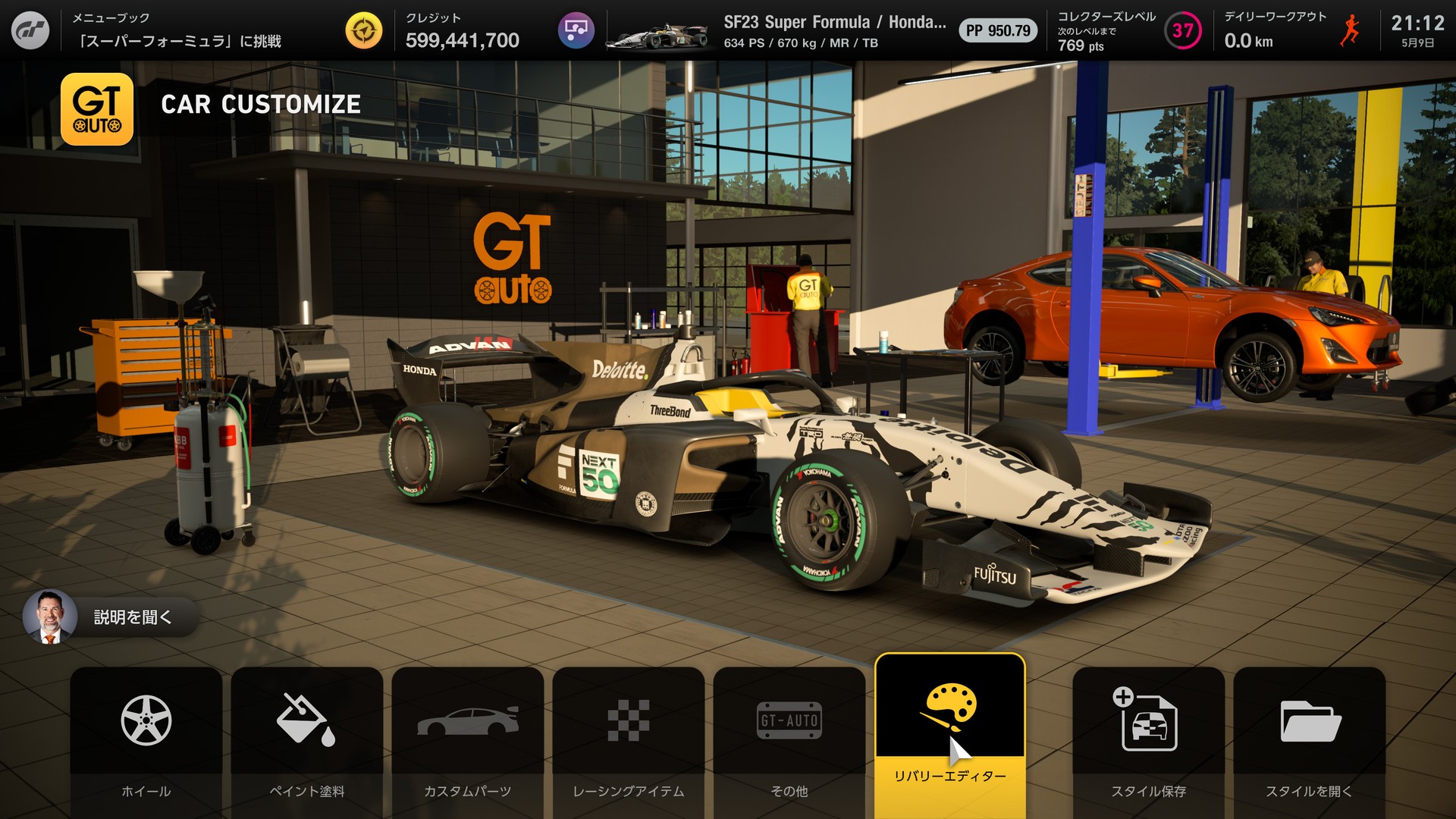The height and width of the screenshot is (819, 1456).
Task: Choose レーシングアイテム racing items
Action: tap(629, 739)
